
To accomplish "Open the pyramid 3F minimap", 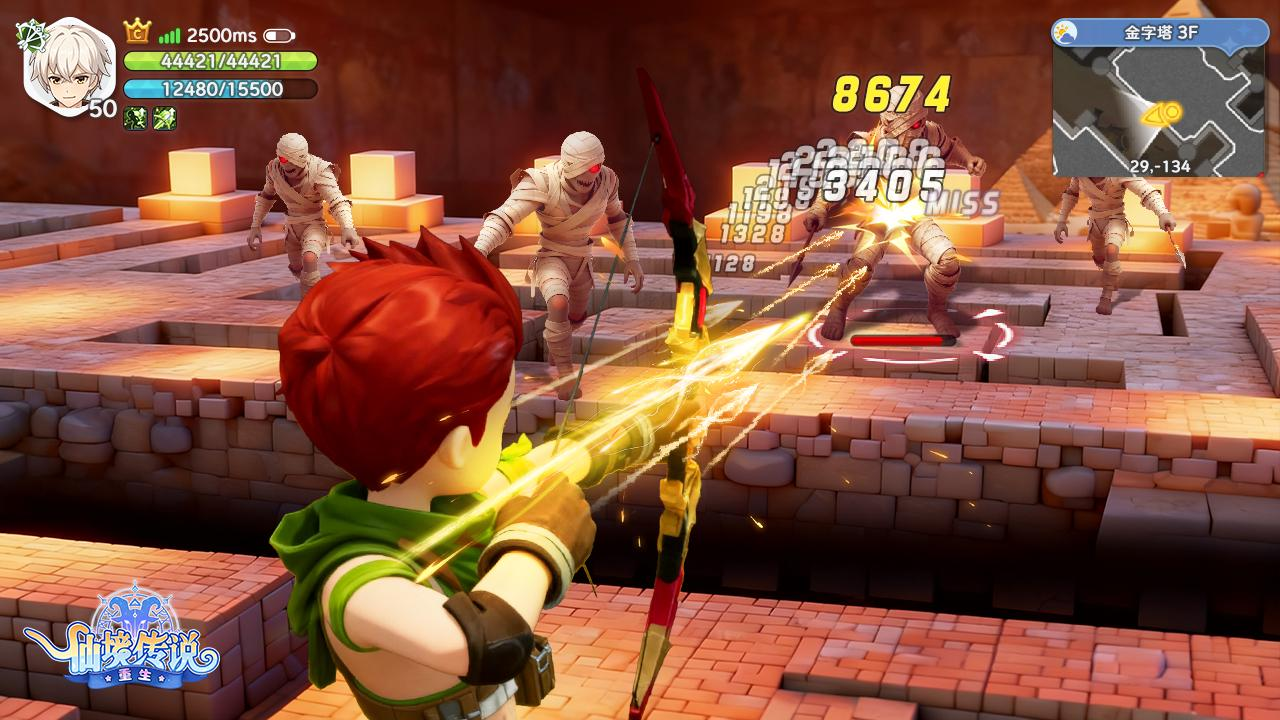I will (x=1158, y=110).
